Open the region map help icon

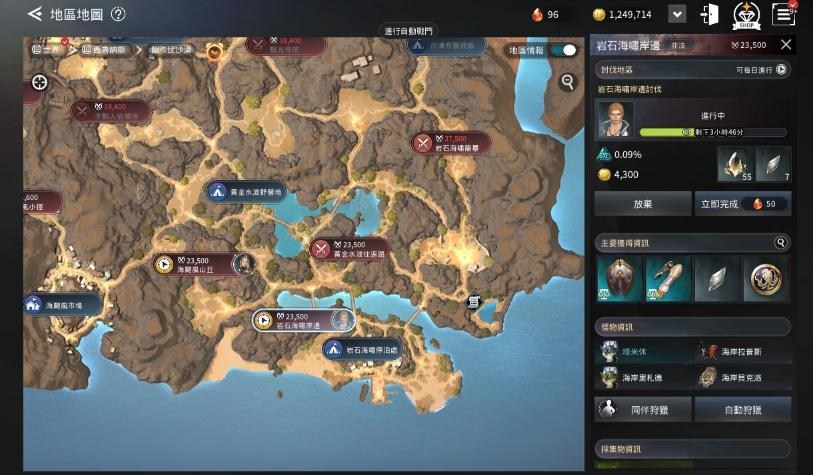coord(118,14)
